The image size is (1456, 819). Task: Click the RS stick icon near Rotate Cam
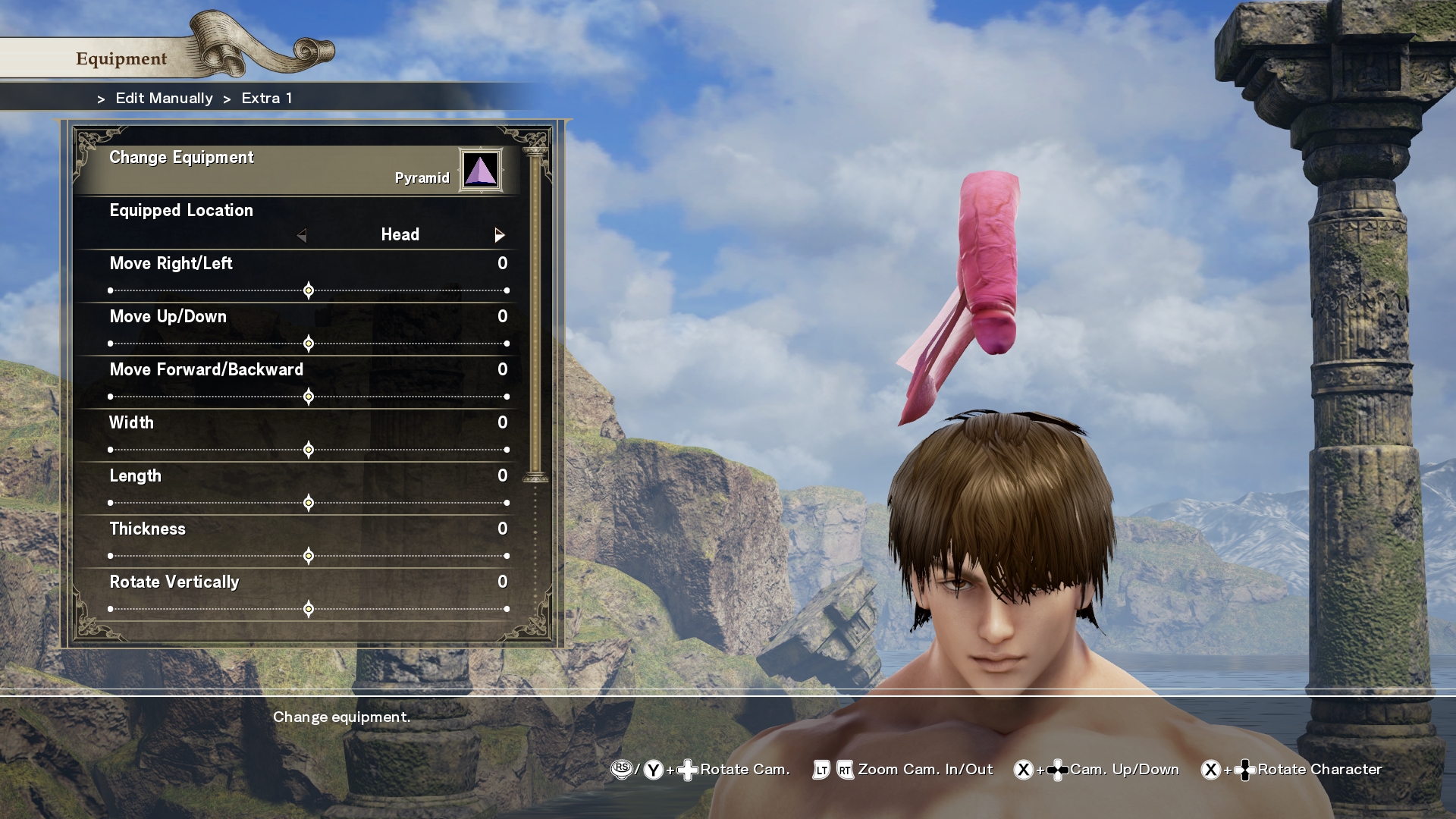pyautogui.click(x=622, y=769)
